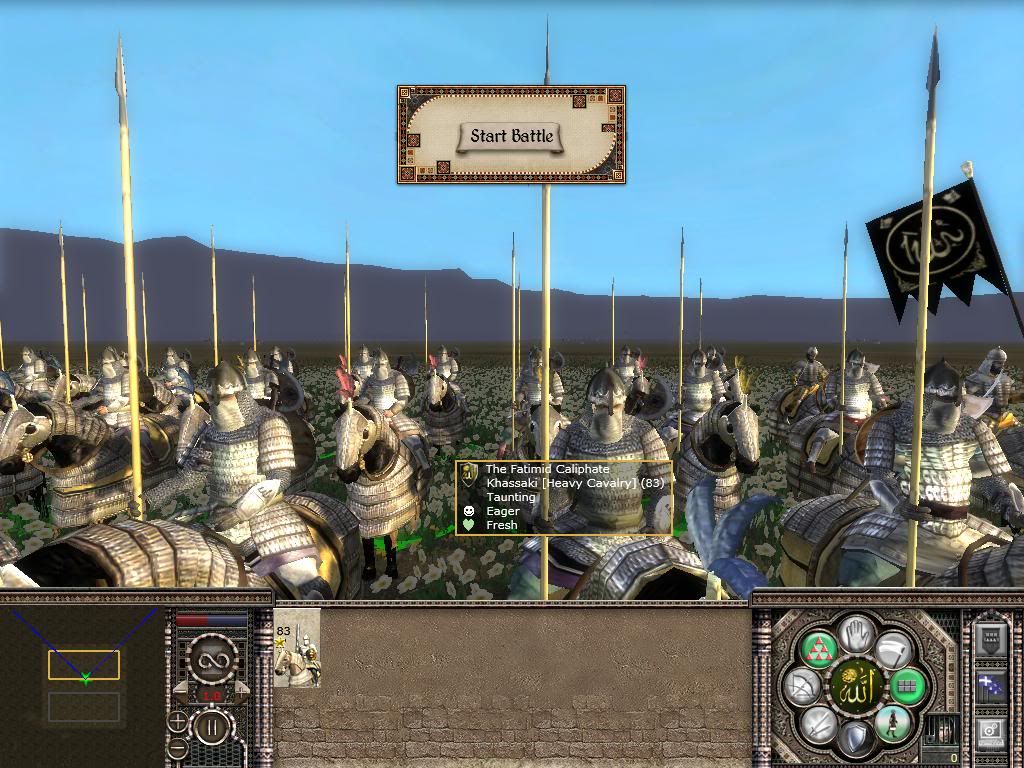Pause the battle with the pause button

pyautogui.click(x=213, y=725)
